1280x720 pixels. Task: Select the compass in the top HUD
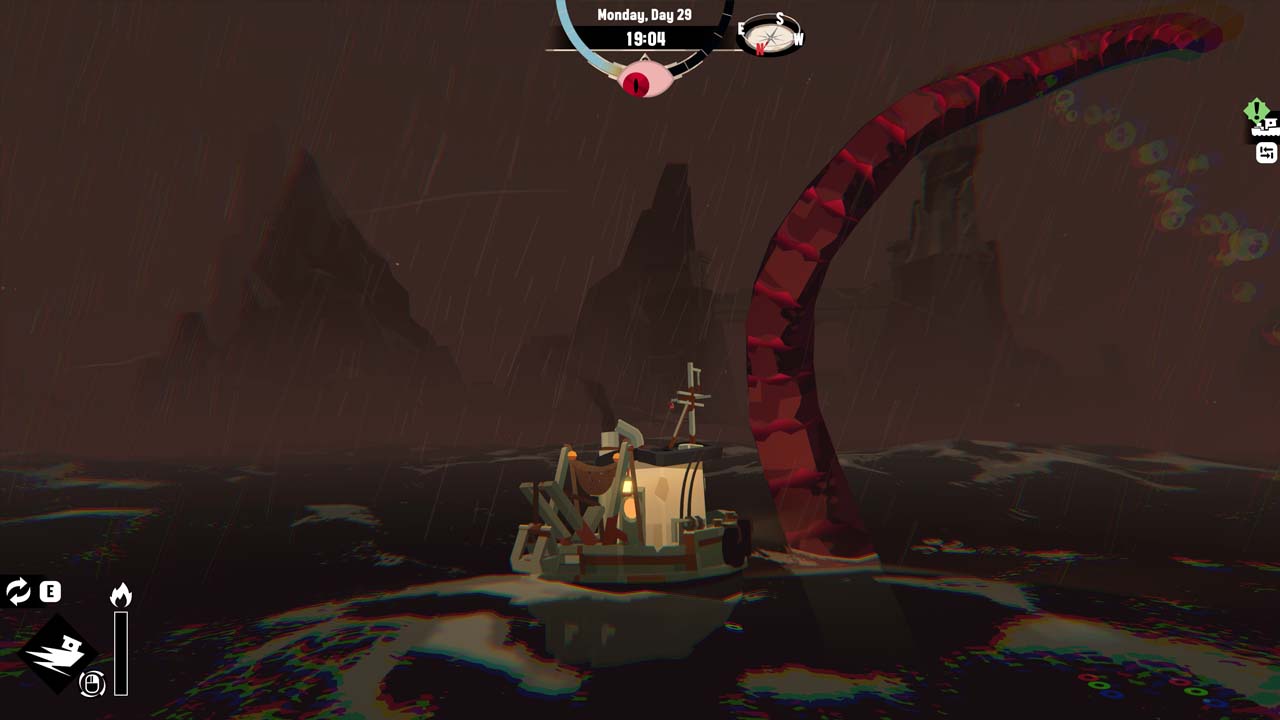(772, 36)
